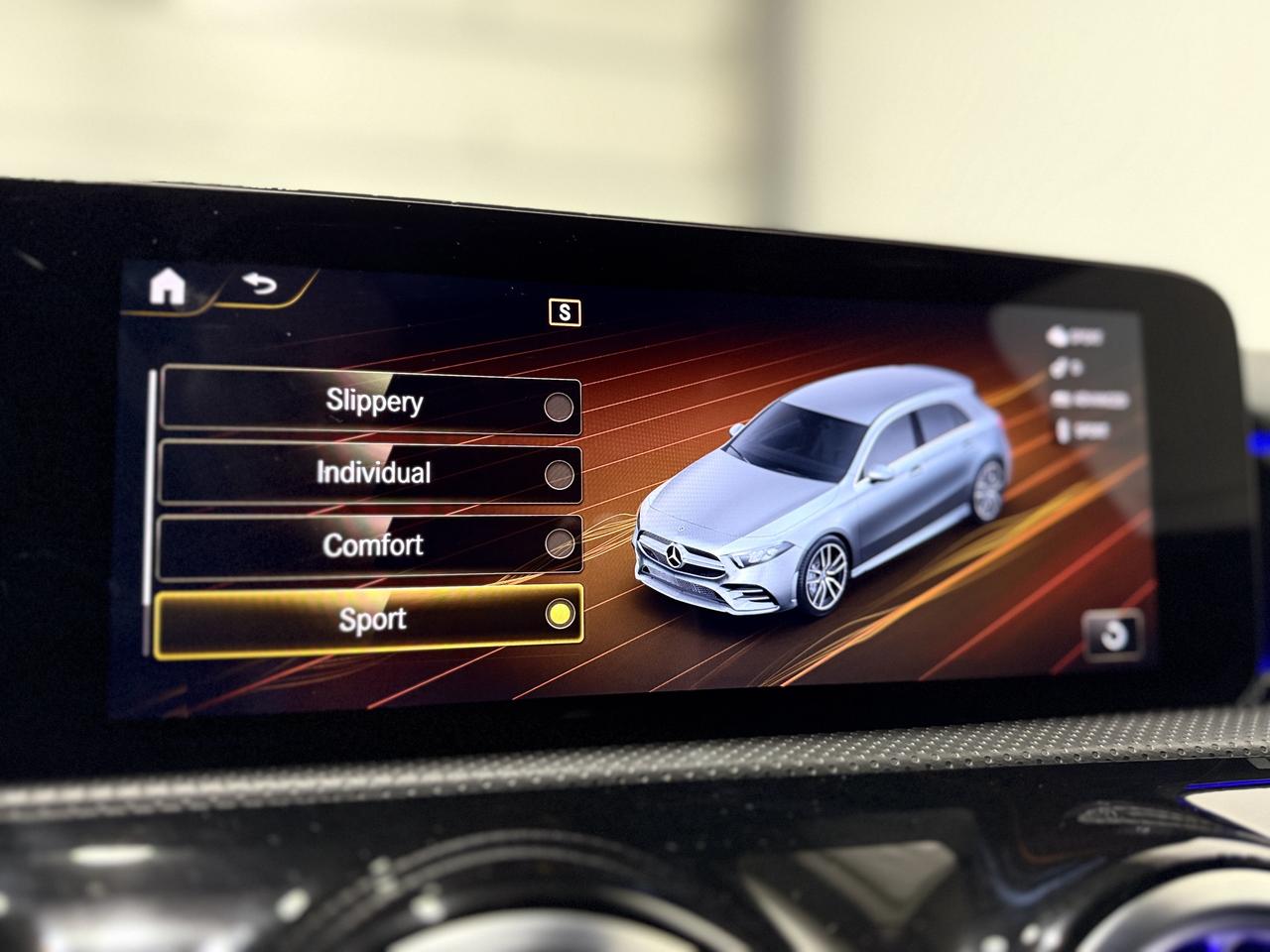Open the Slippery mode entry

click(x=372, y=402)
